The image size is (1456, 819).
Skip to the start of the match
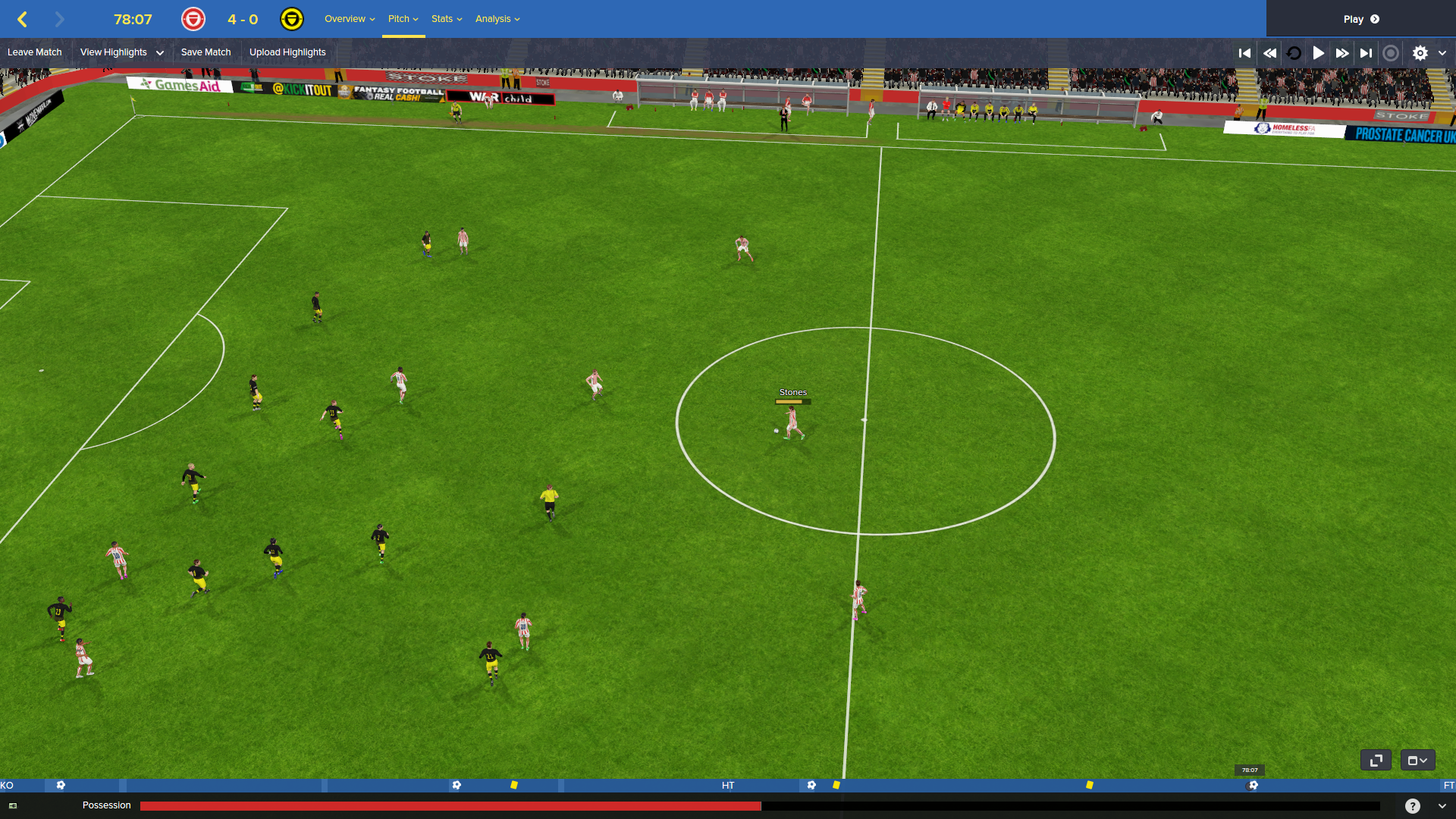[1244, 53]
